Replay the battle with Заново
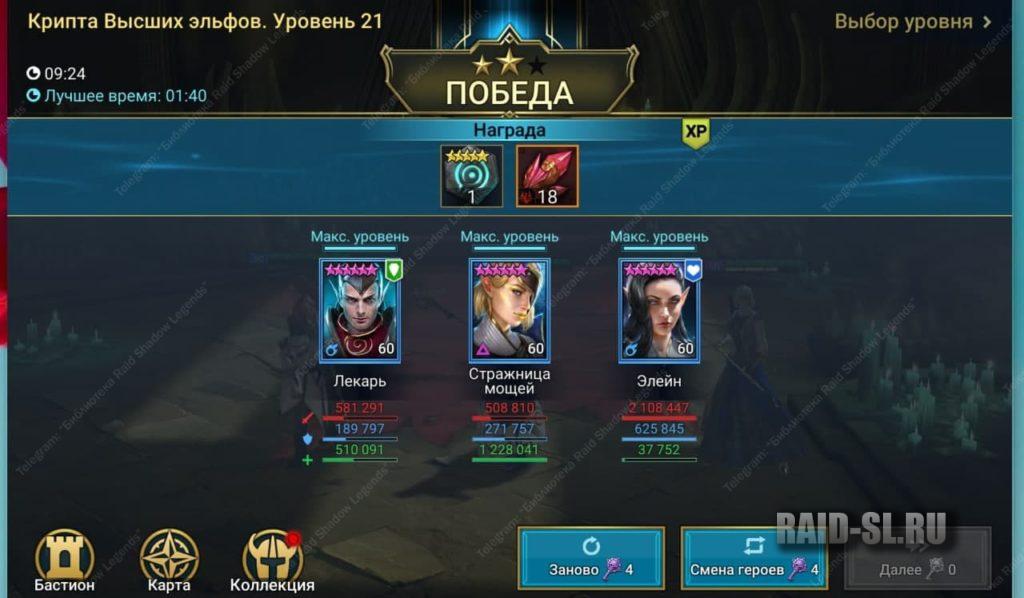The width and height of the screenshot is (1024, 598). 590,558
